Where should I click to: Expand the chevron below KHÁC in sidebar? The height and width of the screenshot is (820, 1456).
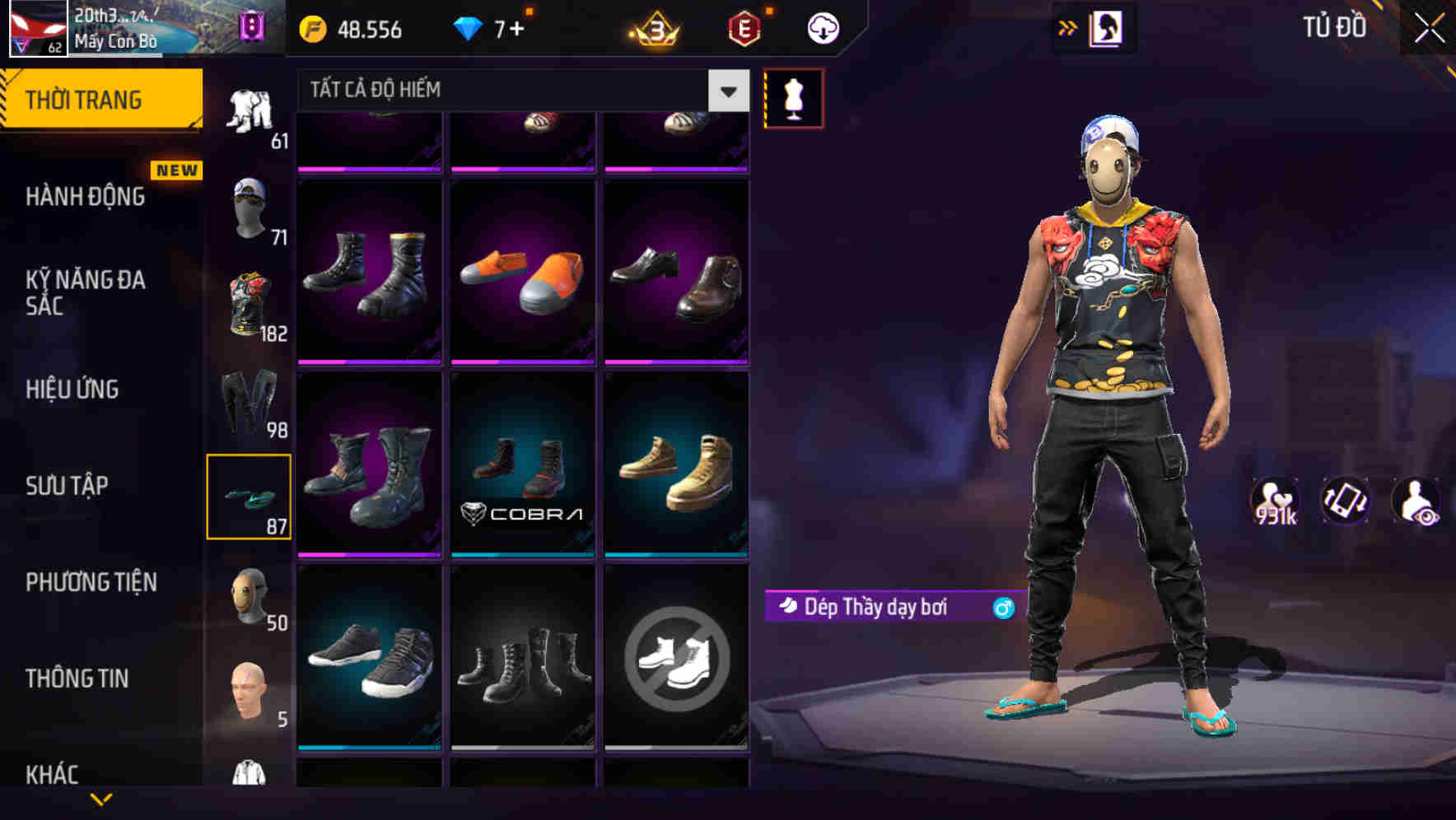pyautogui.click(x=100, y=800)
